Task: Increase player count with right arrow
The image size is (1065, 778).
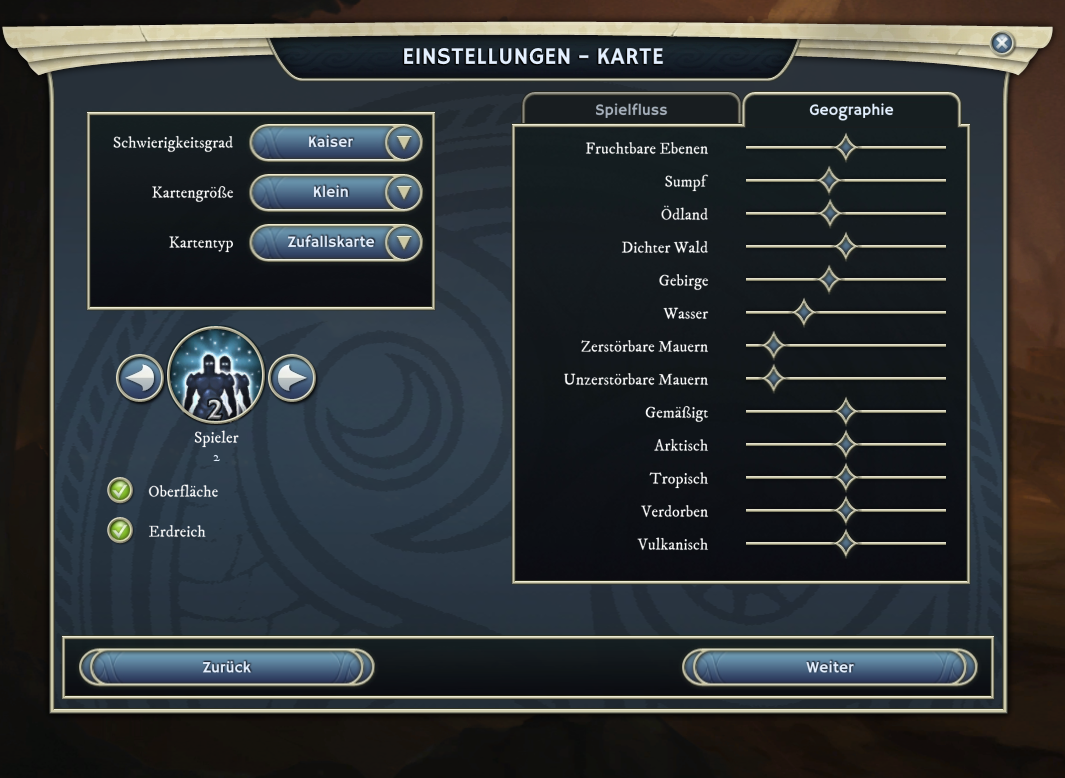Action: pos(292,379)
